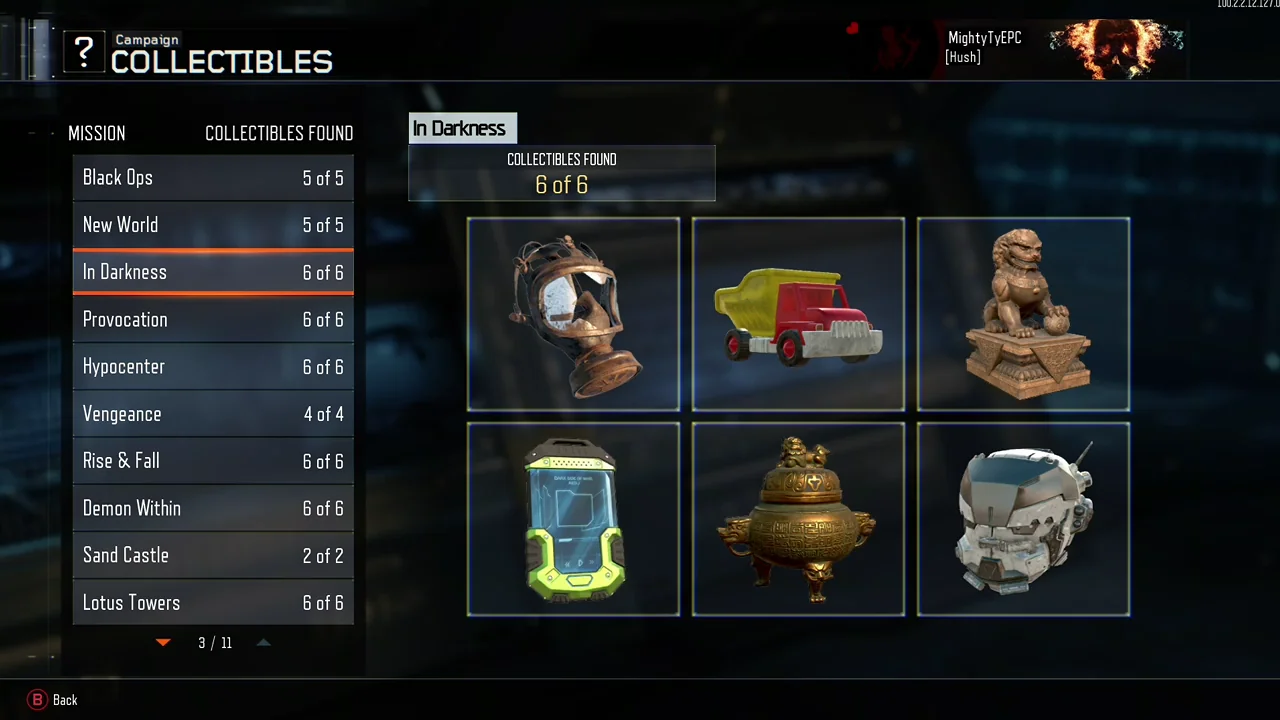This screenshot has width=1280, height=720.
Task: Click the Lotus Towers mission entry
Action: tap(212, 602)
